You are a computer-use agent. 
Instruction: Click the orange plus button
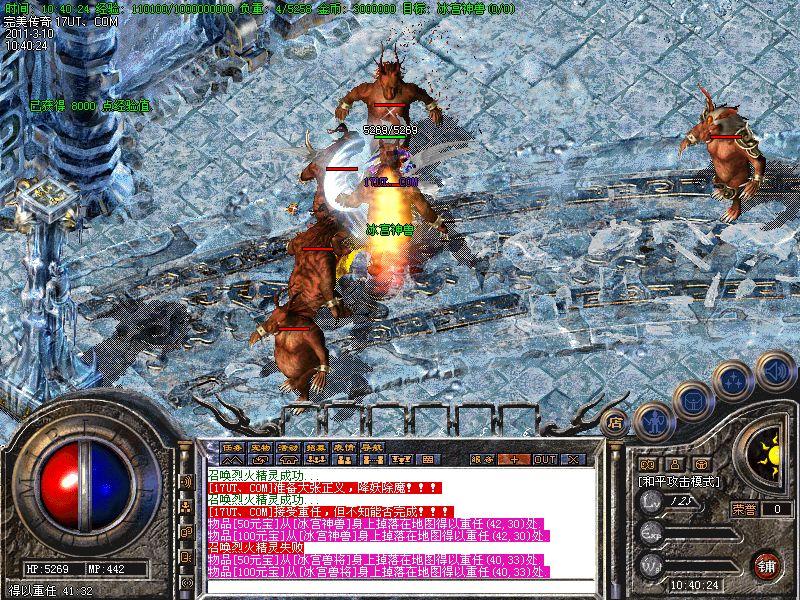pyautogui.click(x=514, y=459)
